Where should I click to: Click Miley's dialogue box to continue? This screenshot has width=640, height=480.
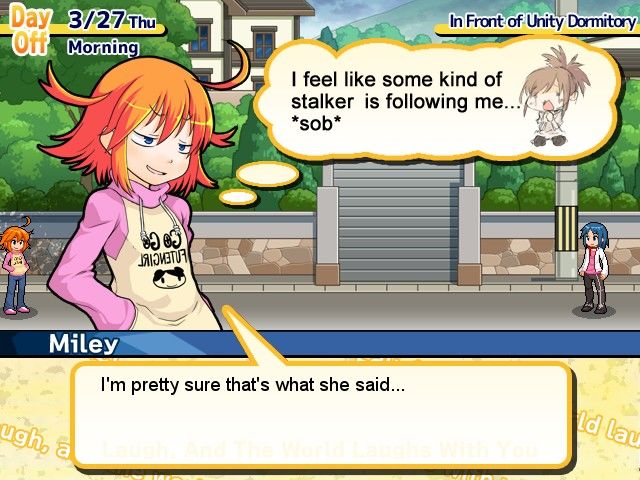[320, 412]
